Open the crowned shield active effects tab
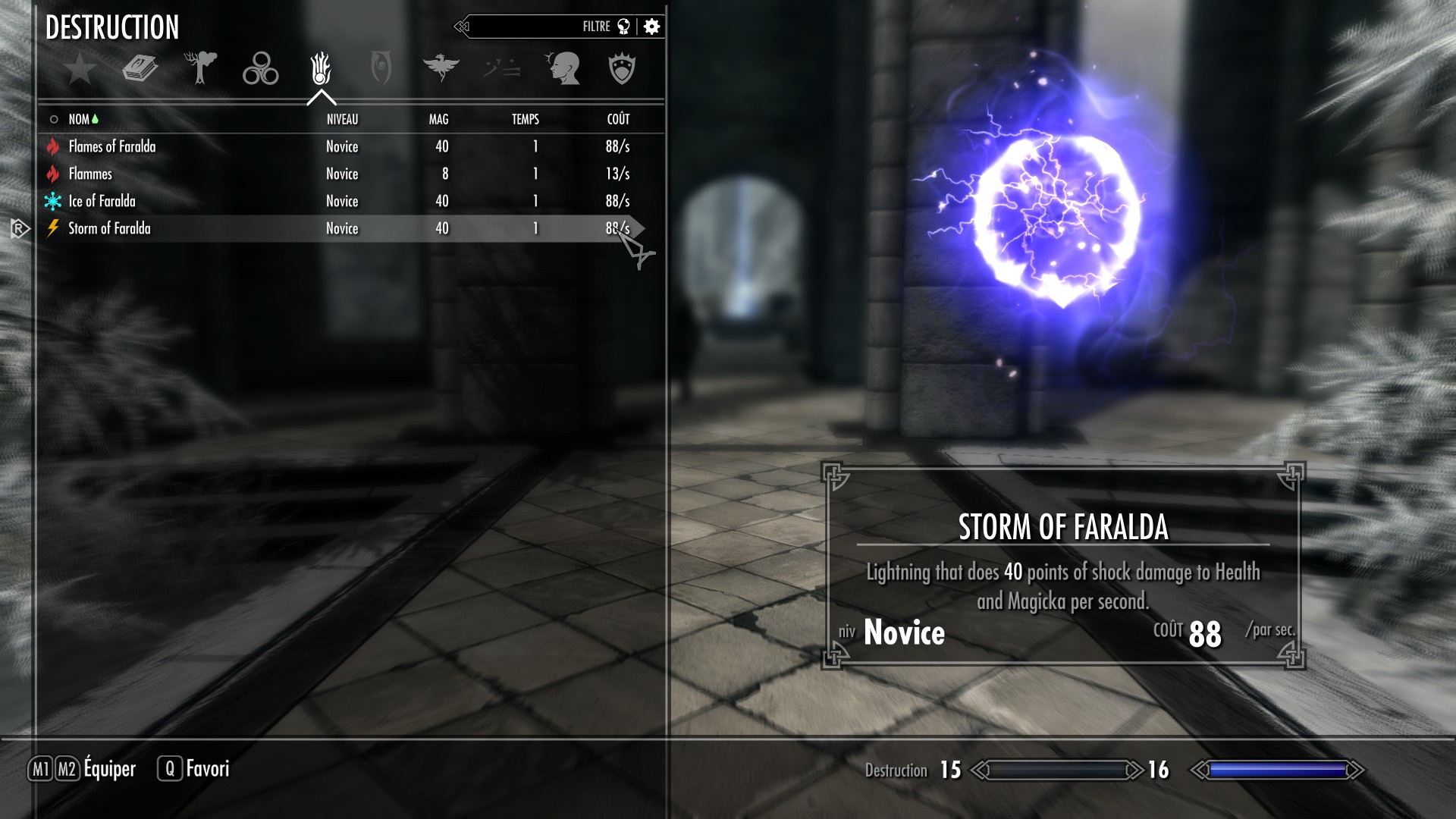Image resolution: width=1456 pixels, height=819 pixels. pos(622,69)
